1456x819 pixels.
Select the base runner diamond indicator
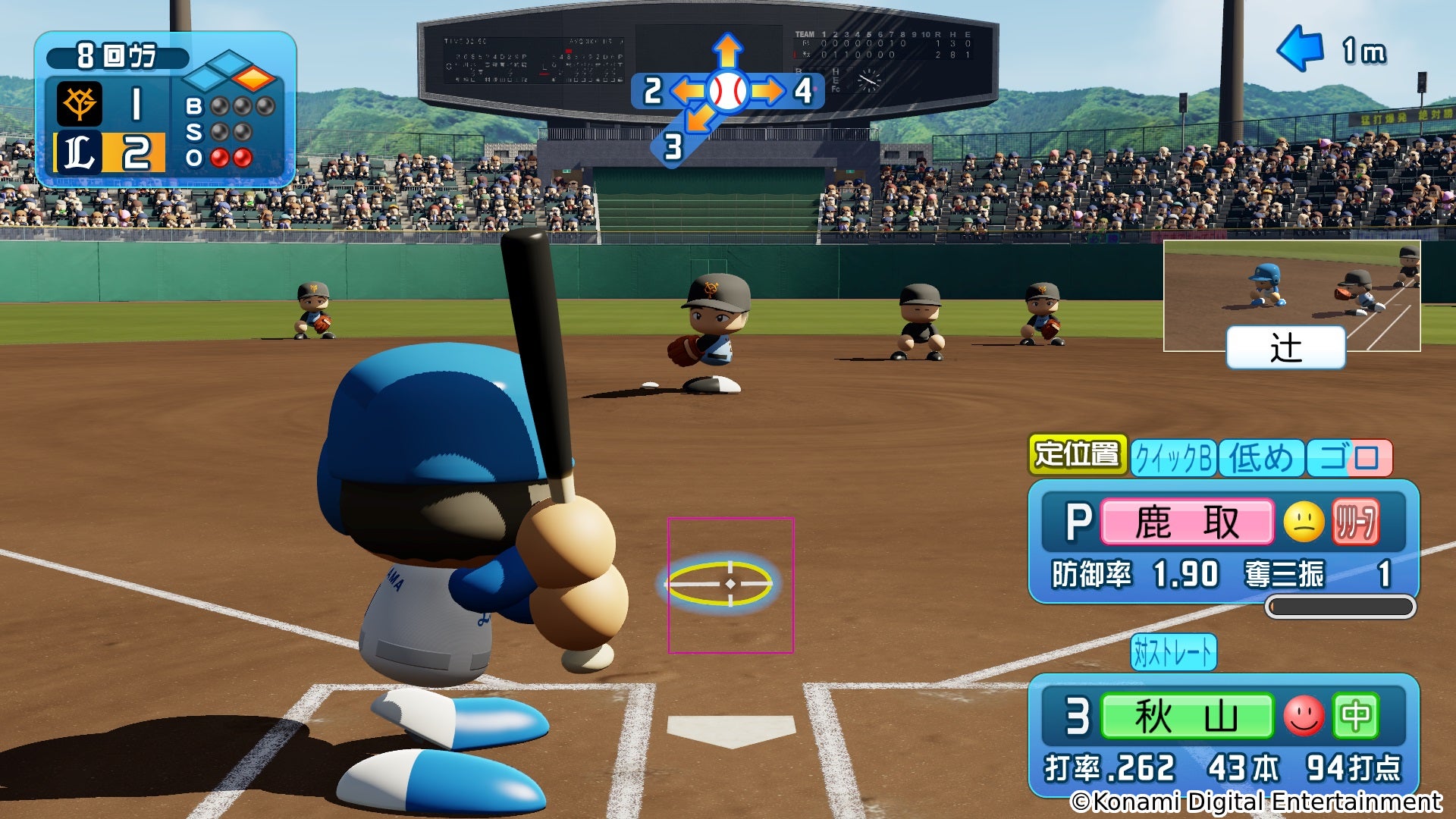tap(229, 71)
